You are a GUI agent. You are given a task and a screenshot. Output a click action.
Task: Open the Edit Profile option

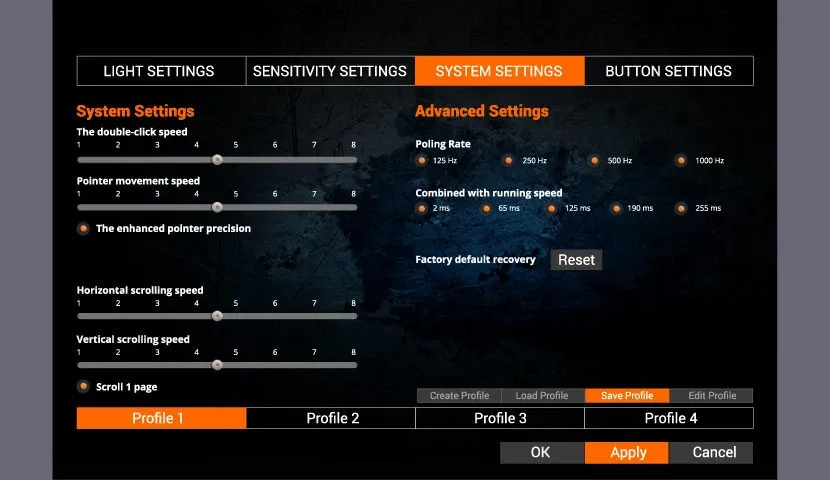pyautogui.click(x=712, y=396)
